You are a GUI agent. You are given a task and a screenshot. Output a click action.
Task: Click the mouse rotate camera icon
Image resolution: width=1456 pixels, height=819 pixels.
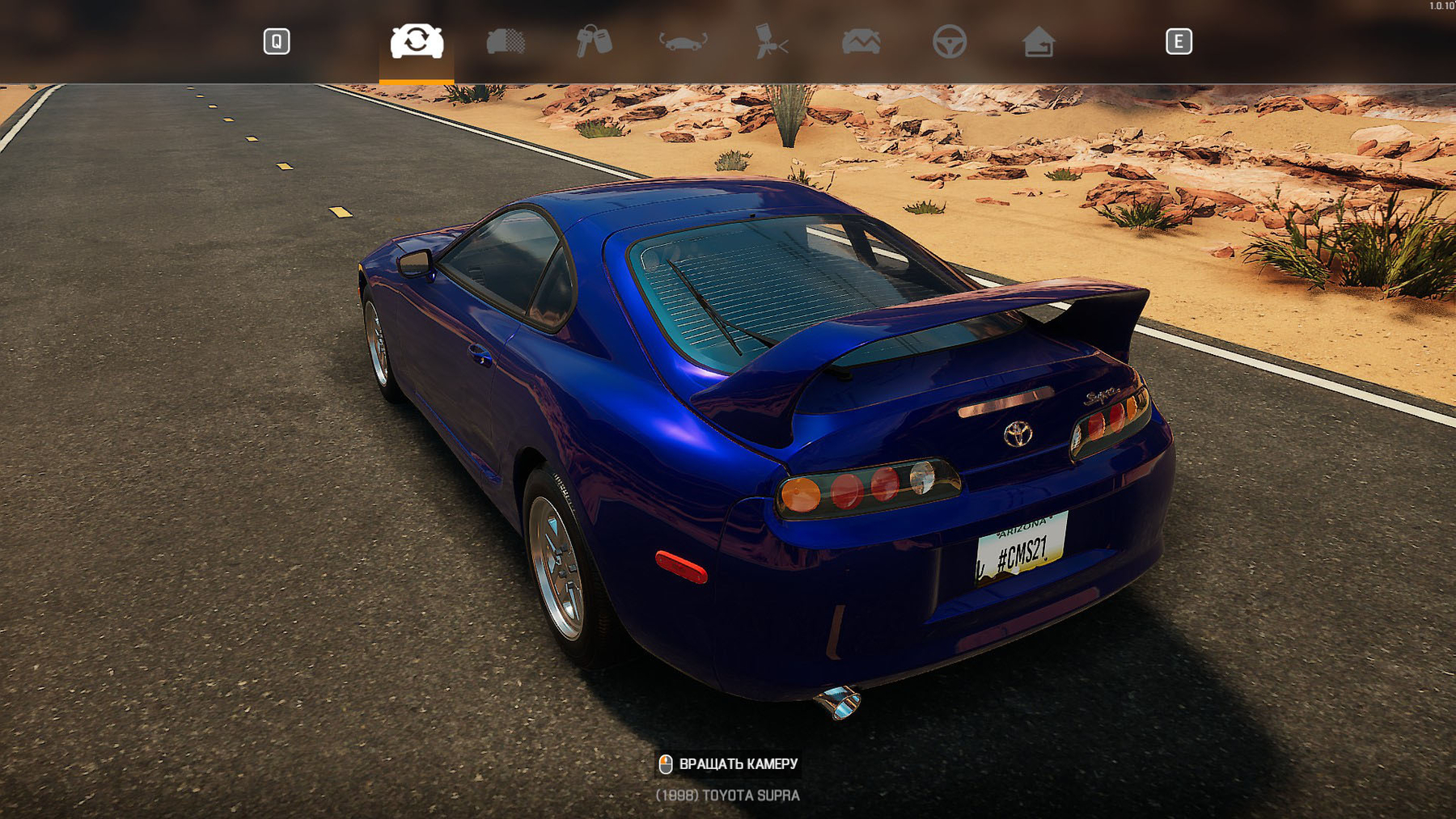coord(666,763)
